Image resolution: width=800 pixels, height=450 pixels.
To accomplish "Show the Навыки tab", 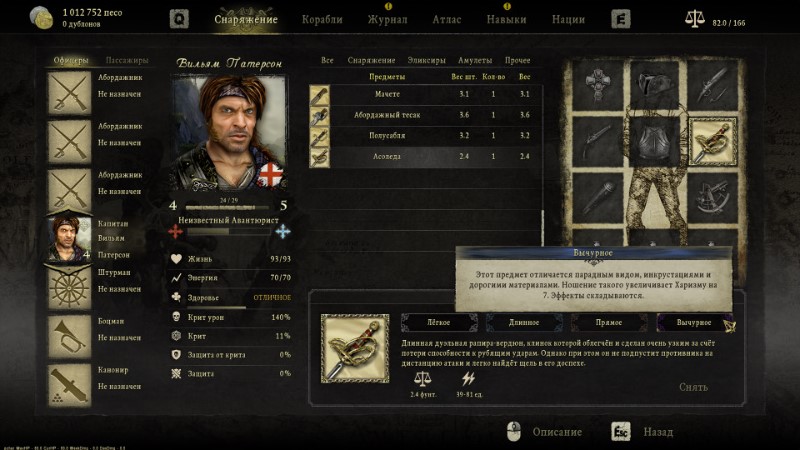I will (x=506, y=19).
